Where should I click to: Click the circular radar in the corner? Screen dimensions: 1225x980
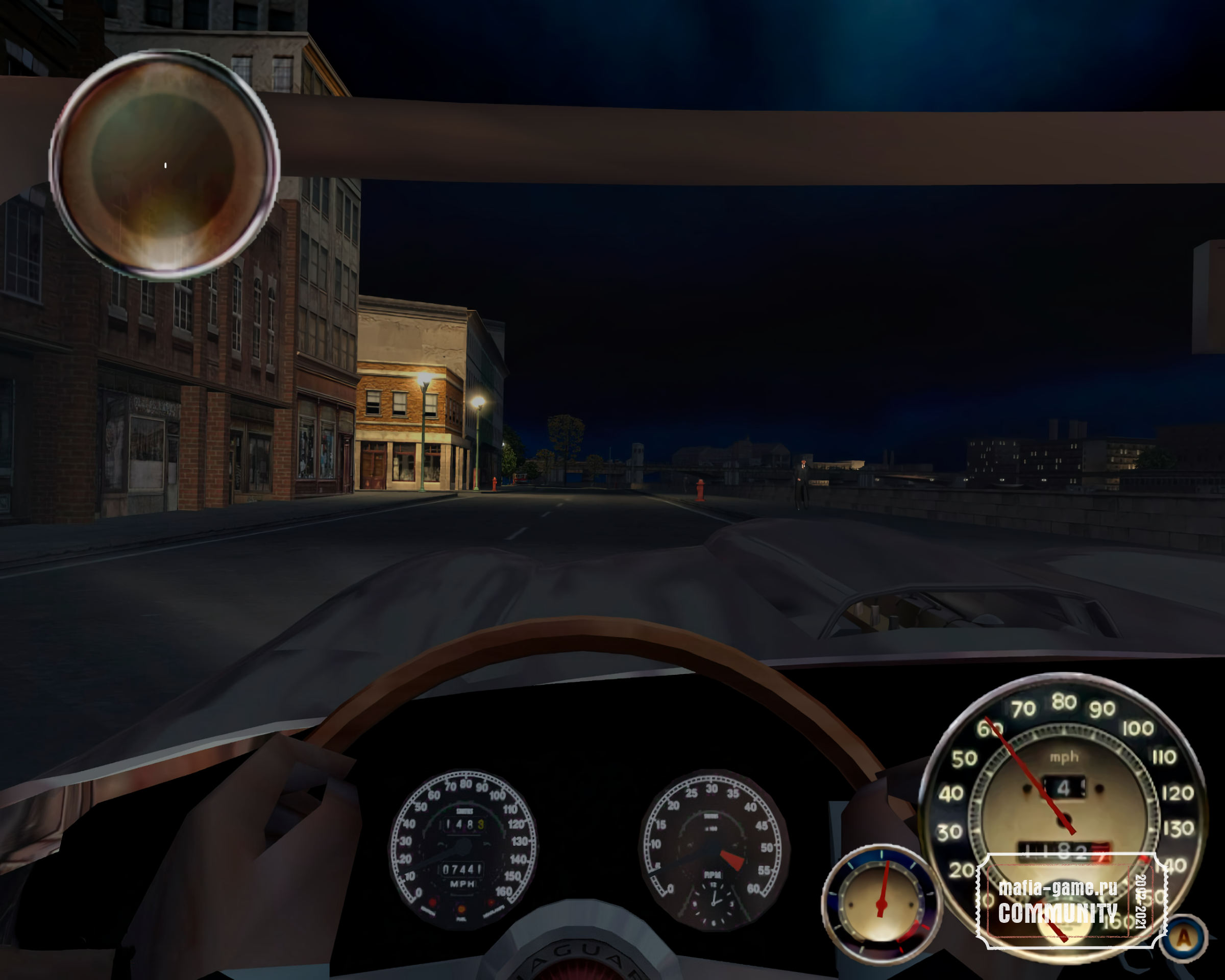click(x=164, y=165)
